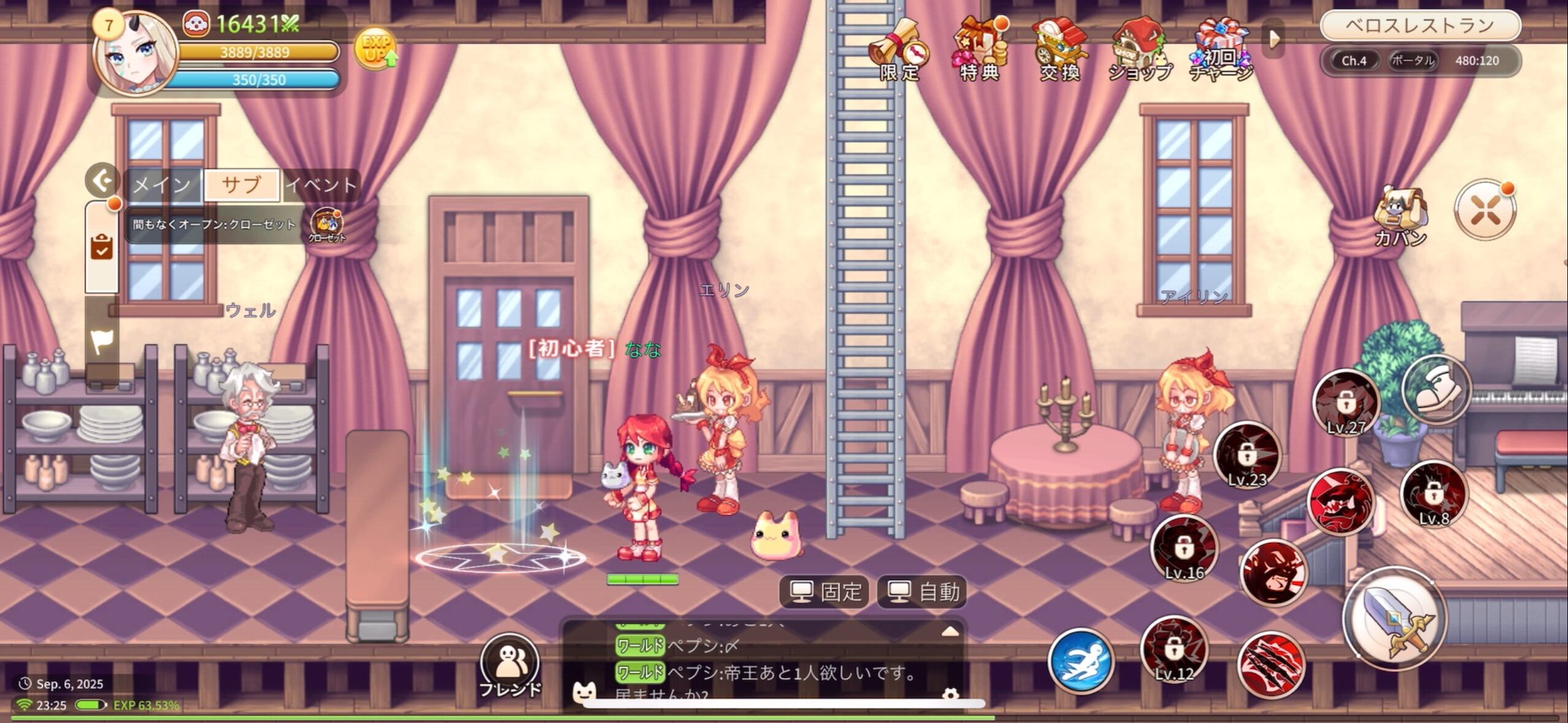Open the 特典 bonus rewards menu

coord(980,50)
